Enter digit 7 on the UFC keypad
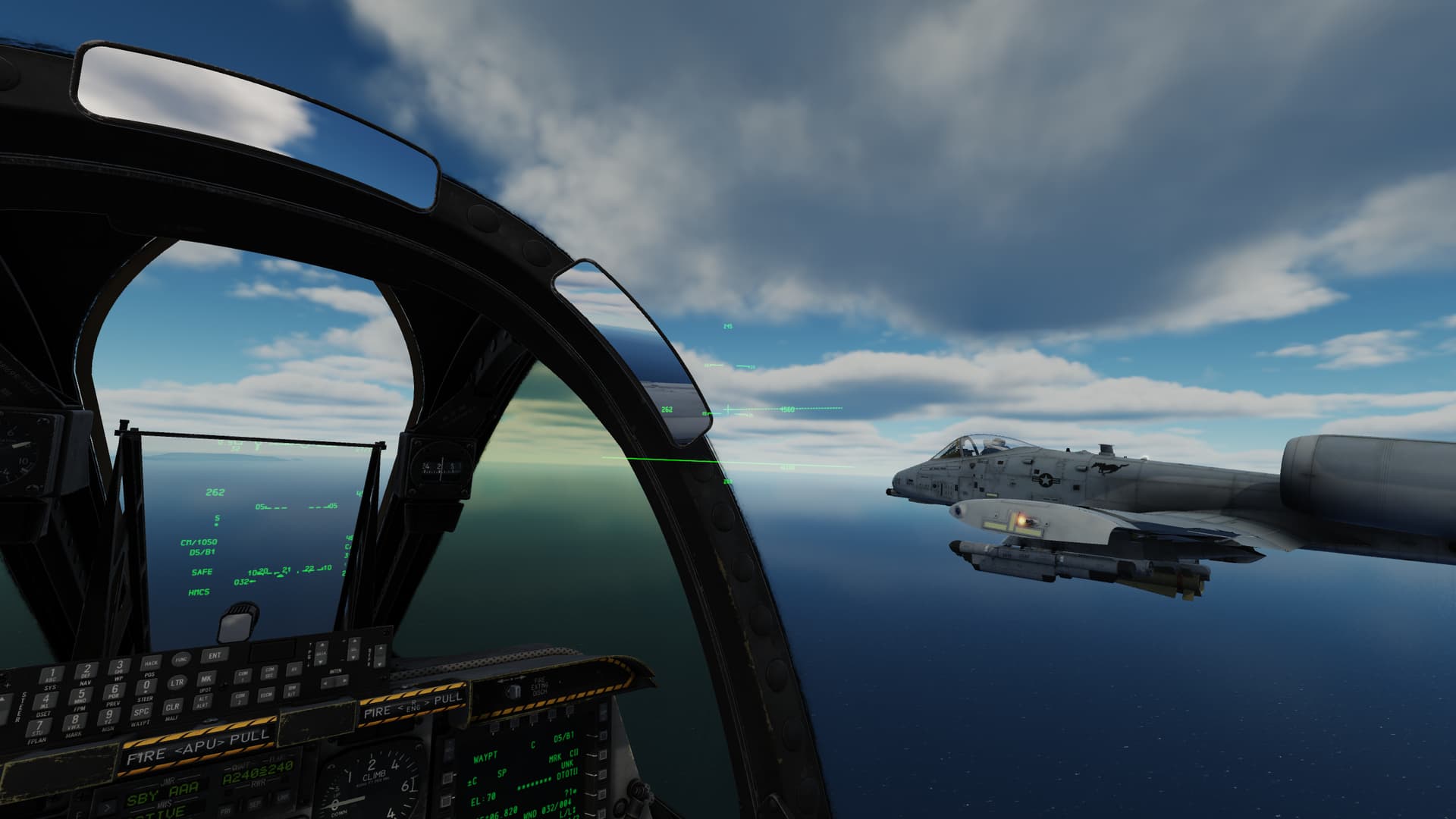 pyautogui.click(x=37, y=727)
